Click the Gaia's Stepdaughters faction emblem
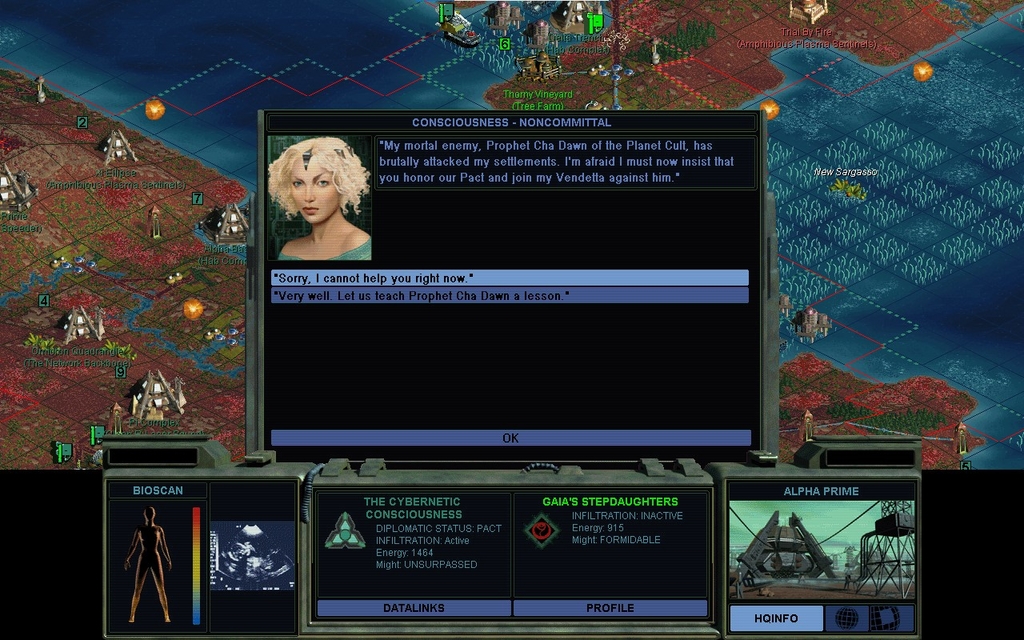1024x640 pixels. [x=541, y=529]
